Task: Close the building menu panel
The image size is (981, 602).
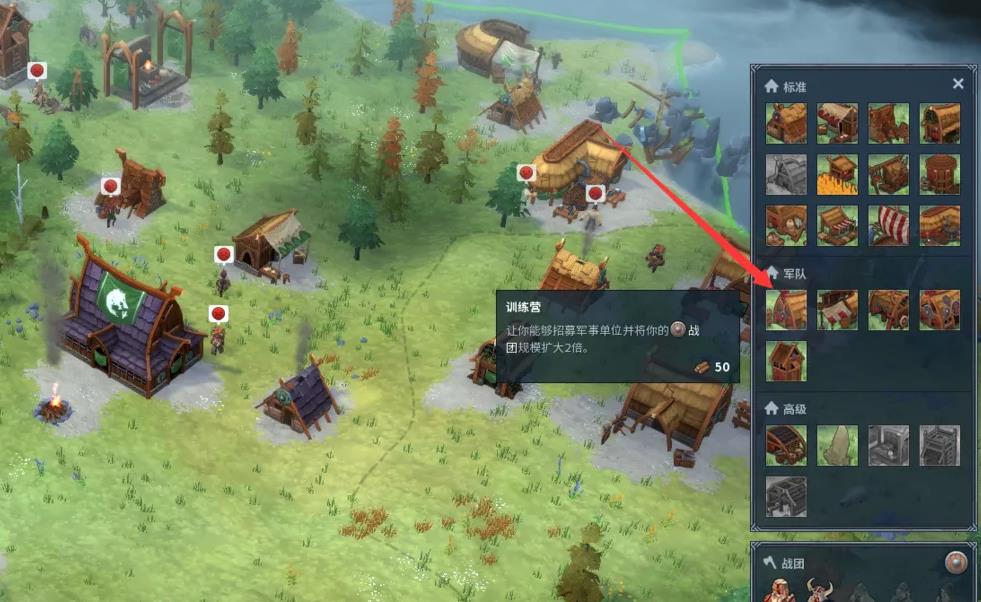Action: (x=958, y=84)
